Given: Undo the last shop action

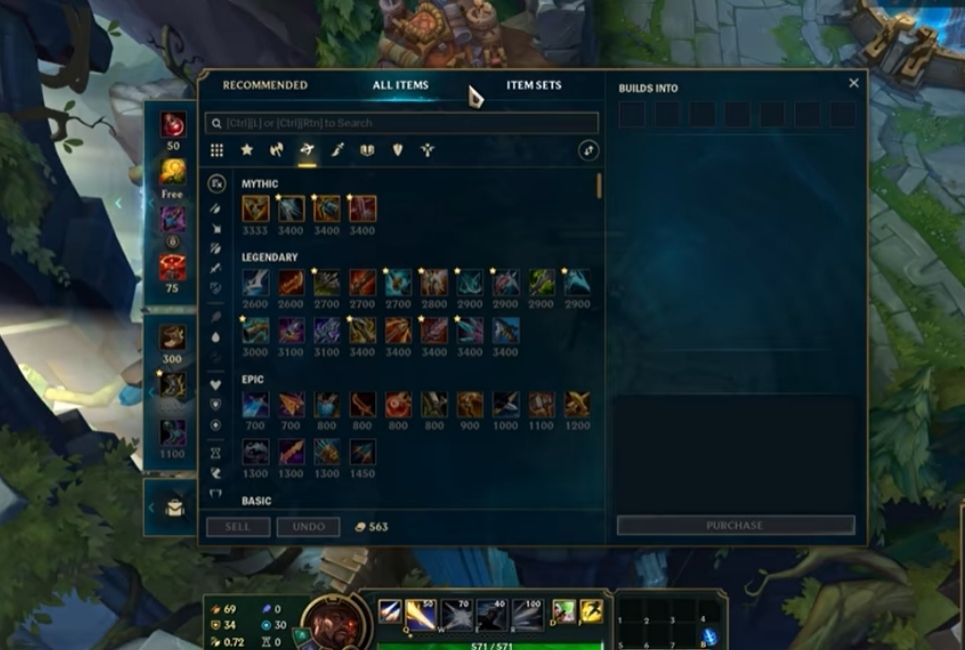Looking at the screenshot, I should pyautogui.click(x=308, y=527).
